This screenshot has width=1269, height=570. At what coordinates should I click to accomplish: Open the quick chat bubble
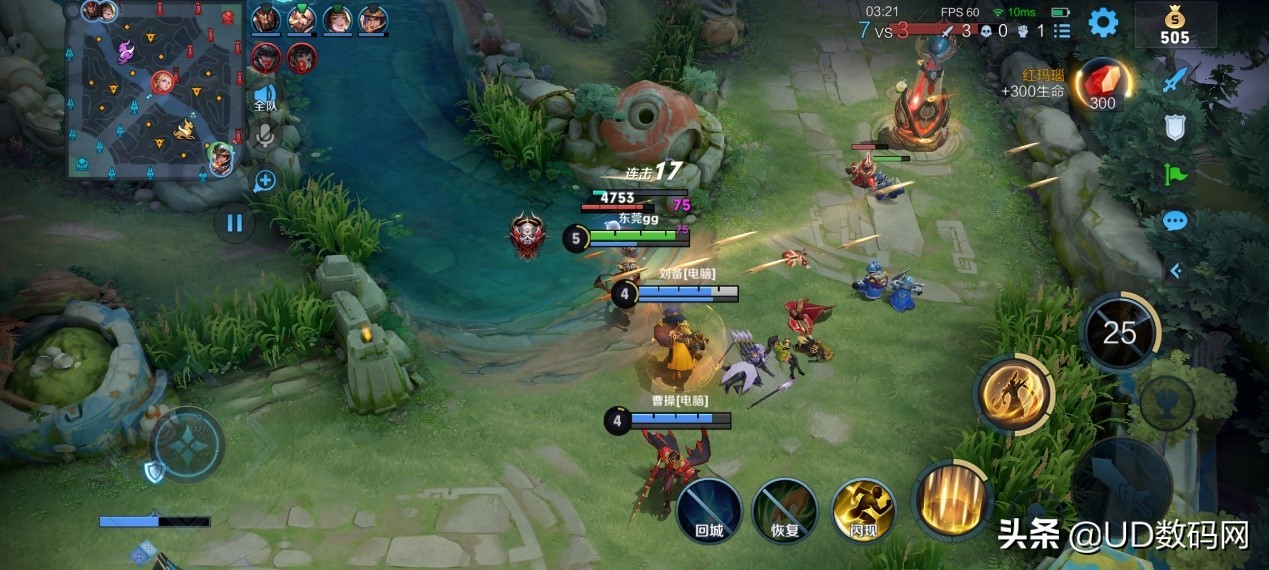1176,221
